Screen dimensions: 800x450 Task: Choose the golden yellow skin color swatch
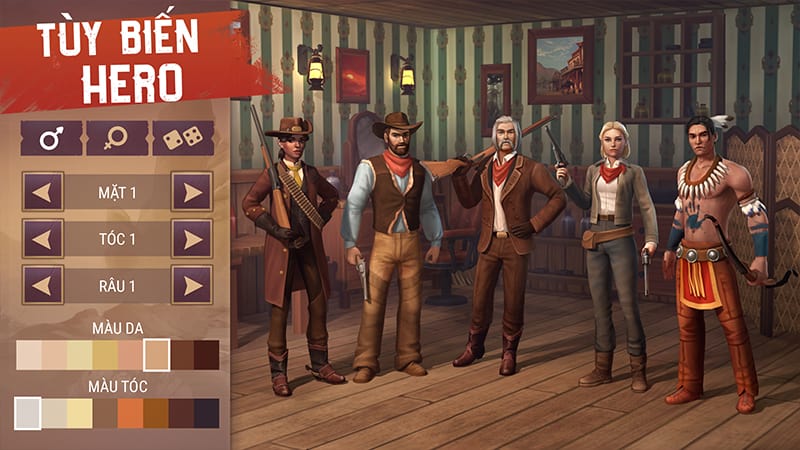coord(105,355)
